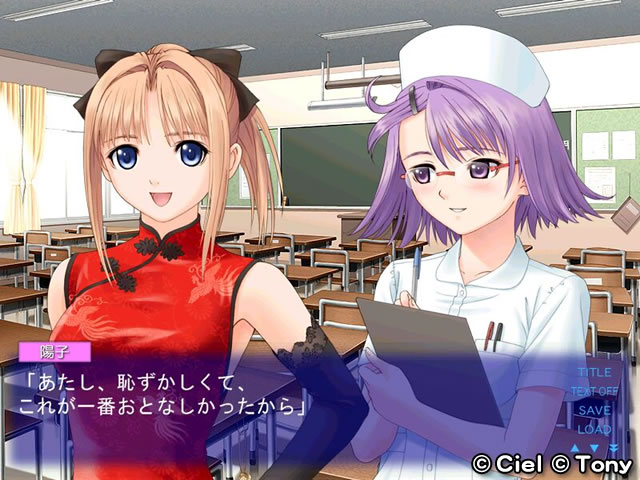Activate the double down arrow skip button
Image resolution: width=640 pixels, height=480 pixels.
(x=612, y=447)
